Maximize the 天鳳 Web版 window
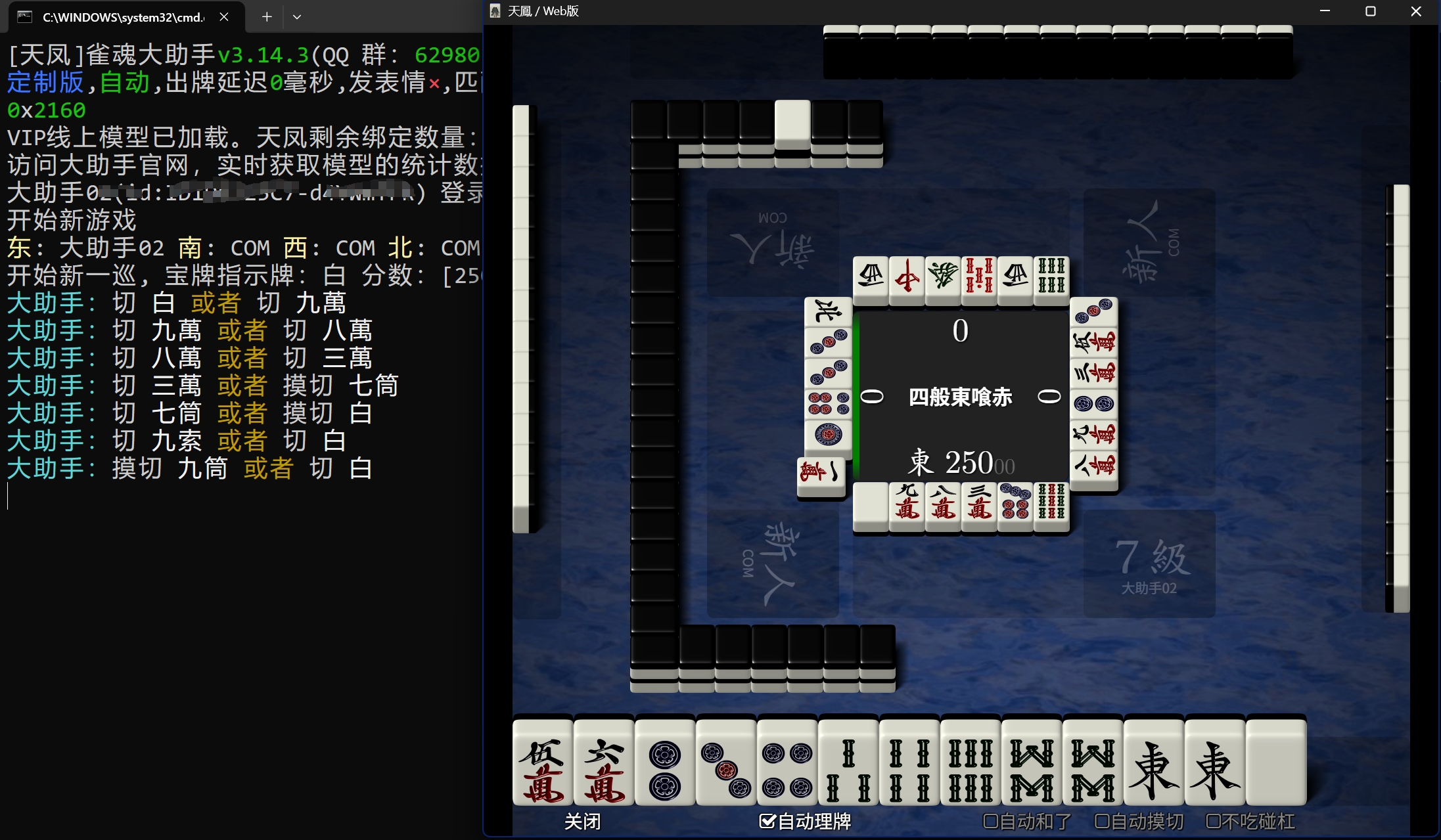This screenshot has width=1441, height=840. 1370,11
